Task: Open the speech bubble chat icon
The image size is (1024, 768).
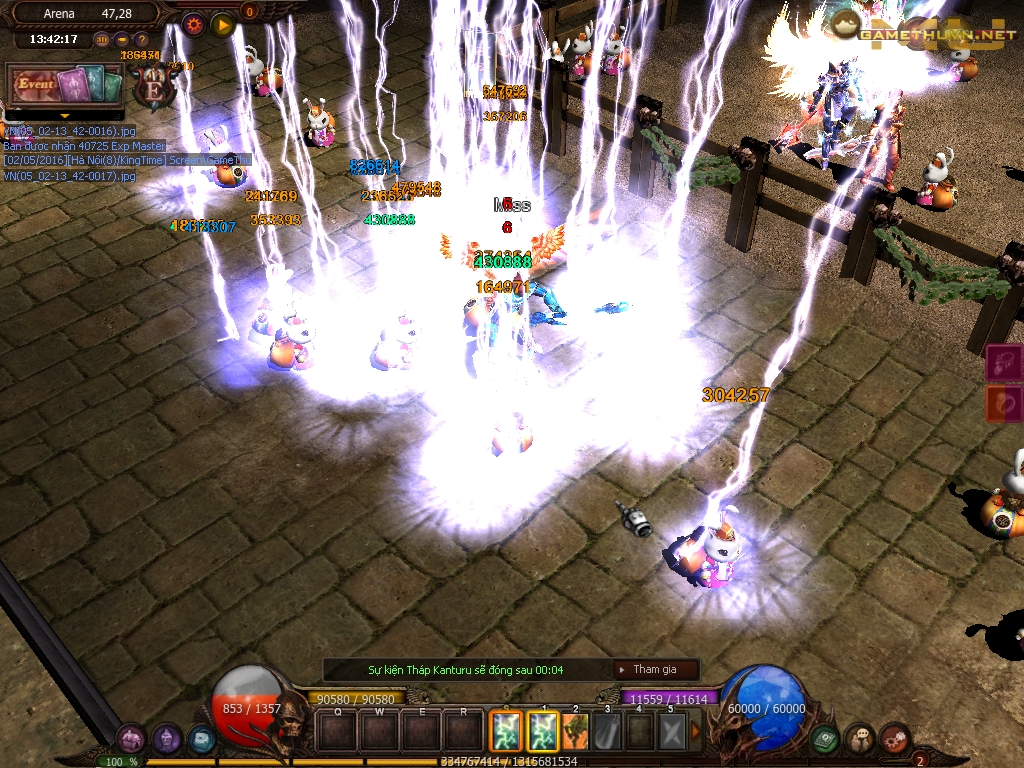Action: tap(859, 739)
